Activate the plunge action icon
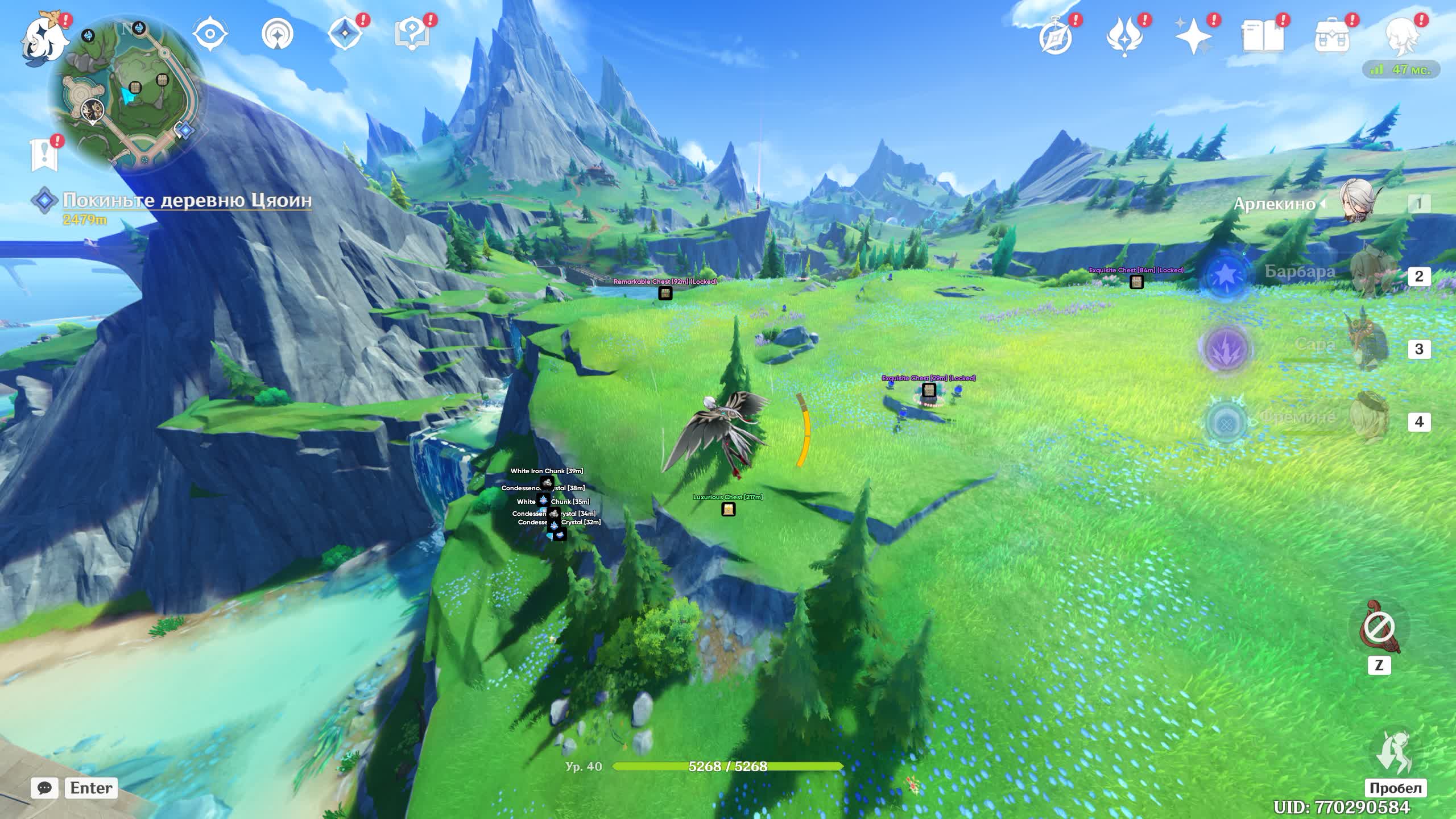The height and width of the screenshot is (819, 1456). tap(1393, 752)
